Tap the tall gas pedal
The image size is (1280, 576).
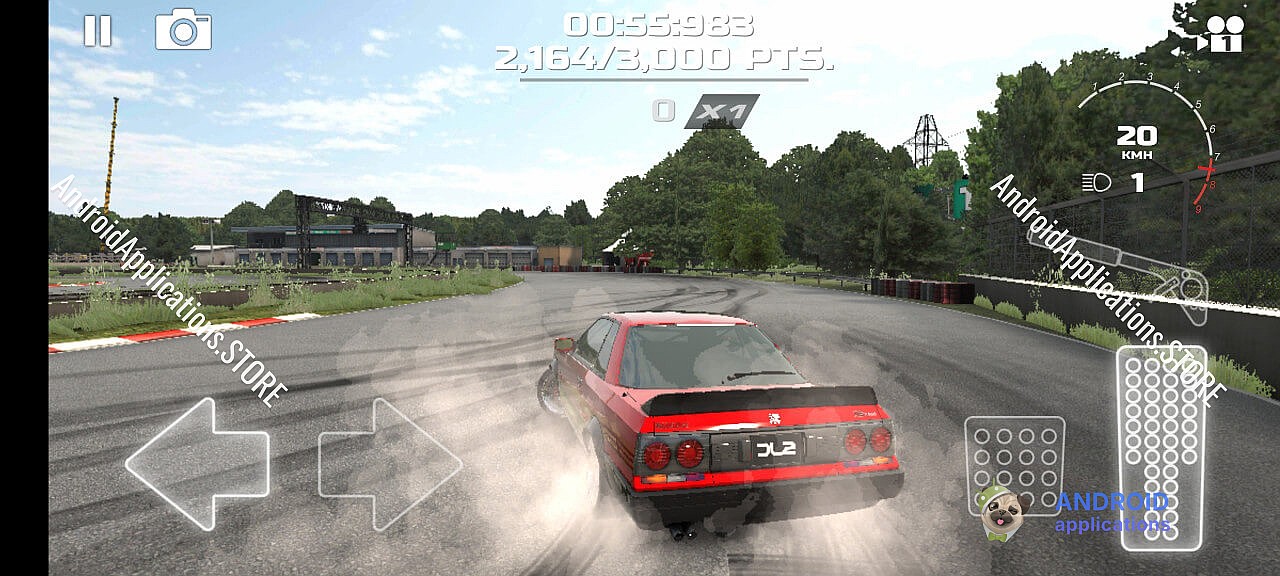pos(1161,447)
